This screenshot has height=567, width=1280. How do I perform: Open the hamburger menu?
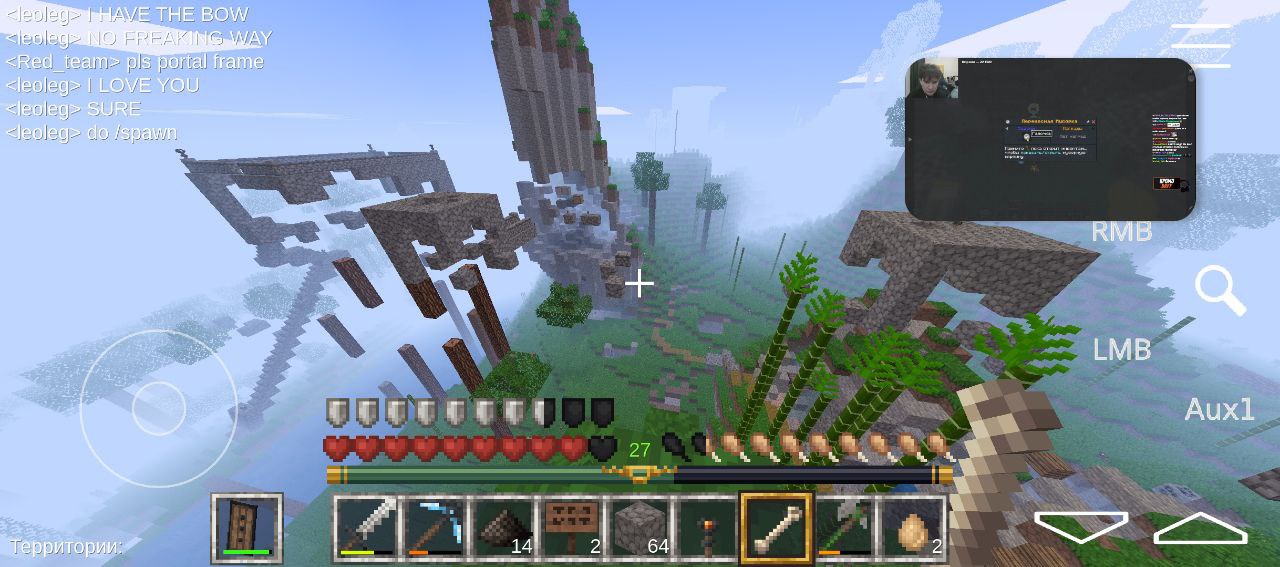click(x=1201, y=46)
